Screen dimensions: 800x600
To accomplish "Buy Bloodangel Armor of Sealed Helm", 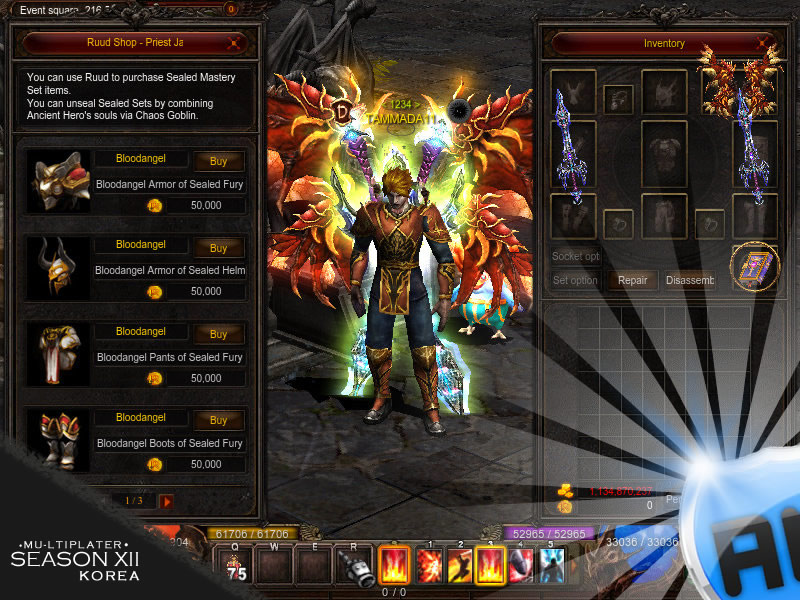I will 219,248.
